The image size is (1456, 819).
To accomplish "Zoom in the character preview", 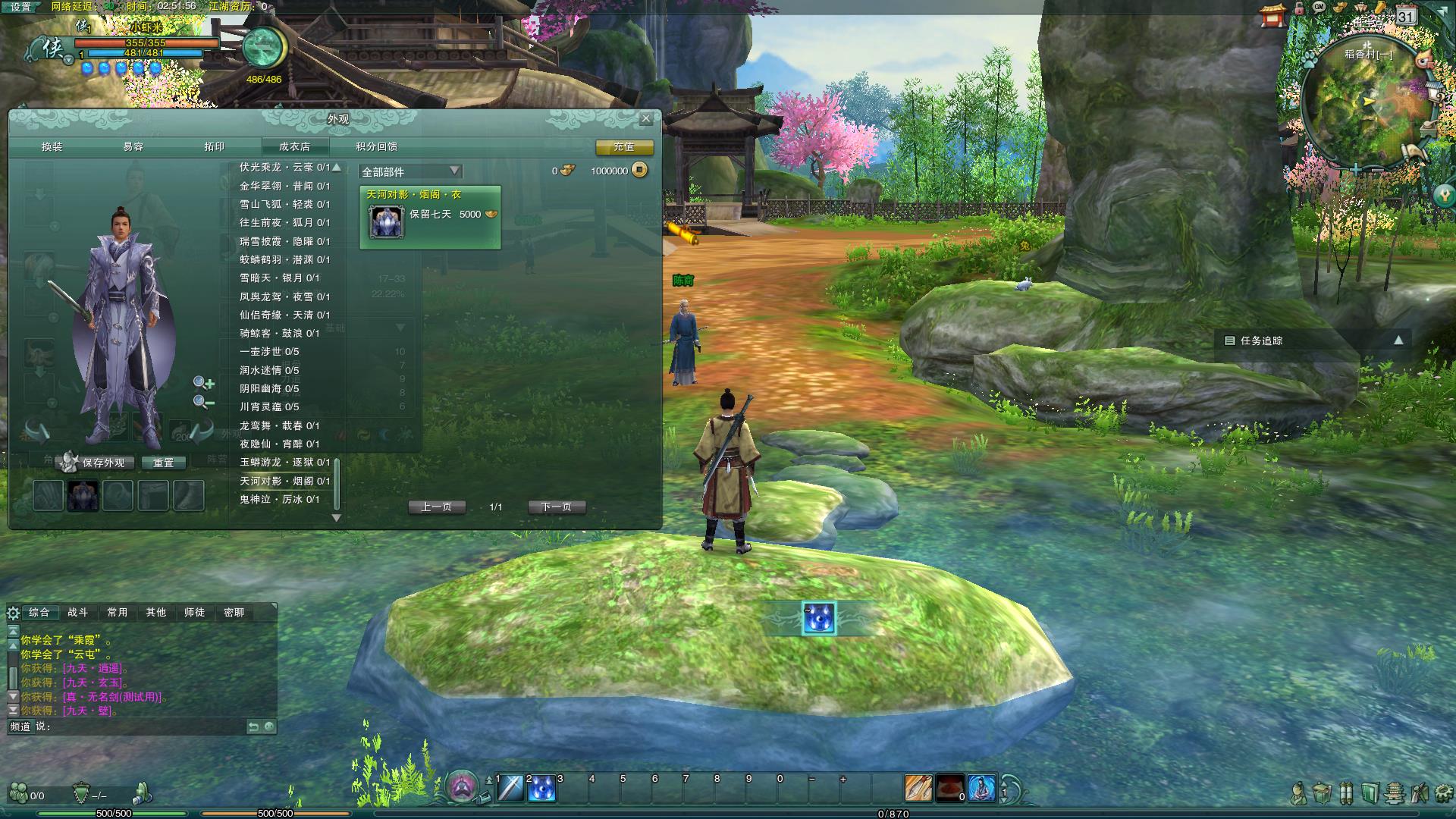I will click(202, 383).
